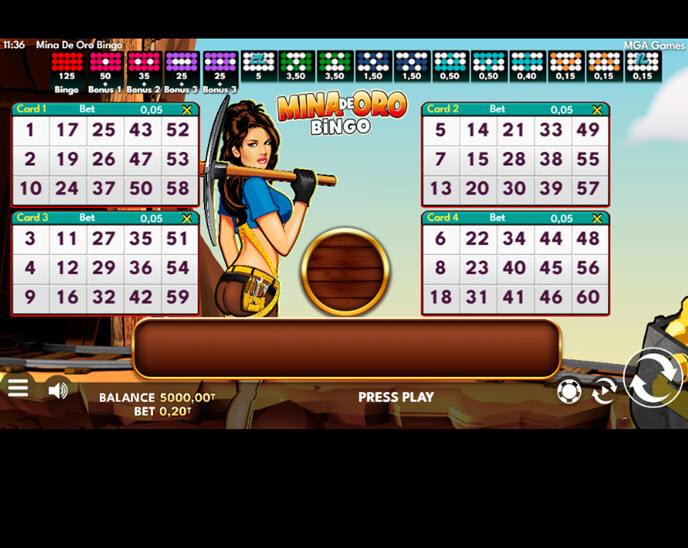Close Card 4 with its X

coord(598,218)
